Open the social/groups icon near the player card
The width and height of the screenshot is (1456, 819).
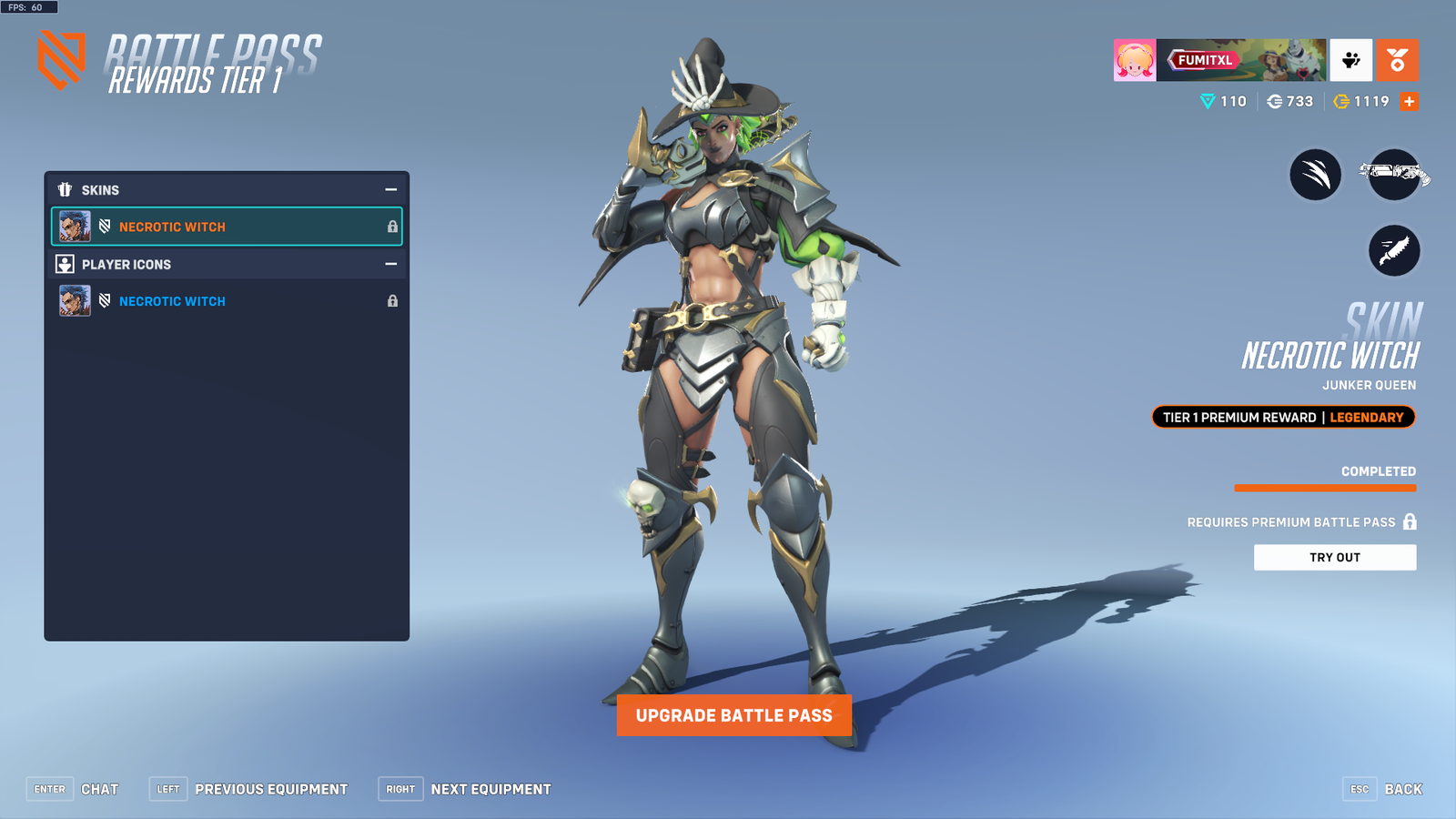coord(1350,60)
